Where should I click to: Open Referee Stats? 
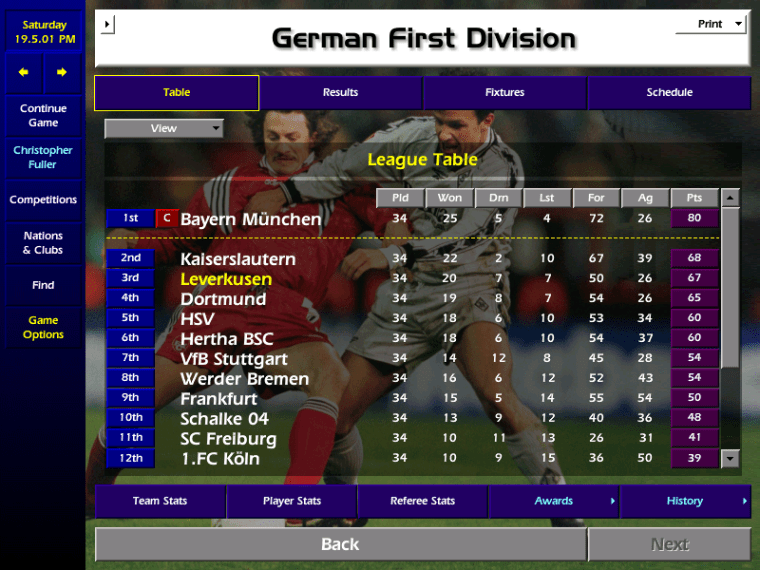click(x=422, y=501)
